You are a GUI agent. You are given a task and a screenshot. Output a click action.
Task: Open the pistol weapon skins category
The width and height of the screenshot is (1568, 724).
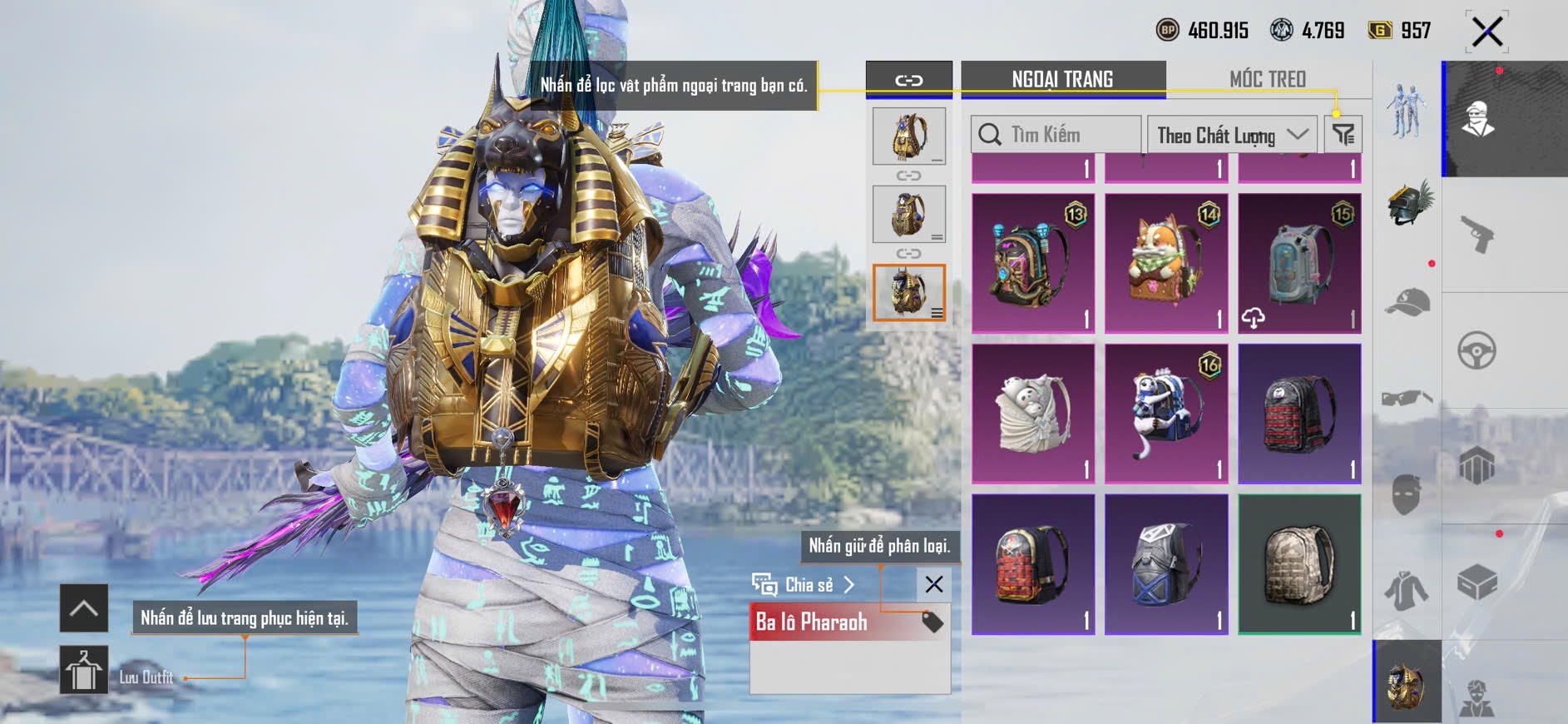tap(1477, 234)
